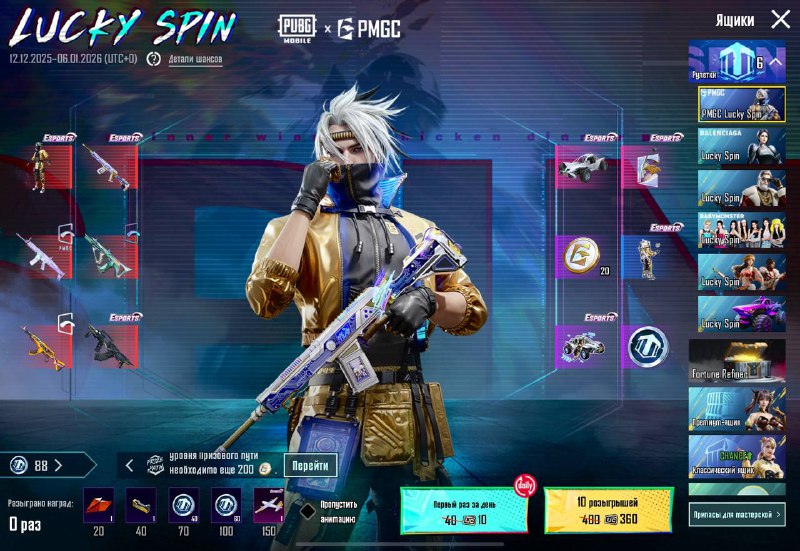Image resolution: width=800 pixels, height=551 pixels.
Task: Click the left arrow beside prize path text
Action: point(129,466)
